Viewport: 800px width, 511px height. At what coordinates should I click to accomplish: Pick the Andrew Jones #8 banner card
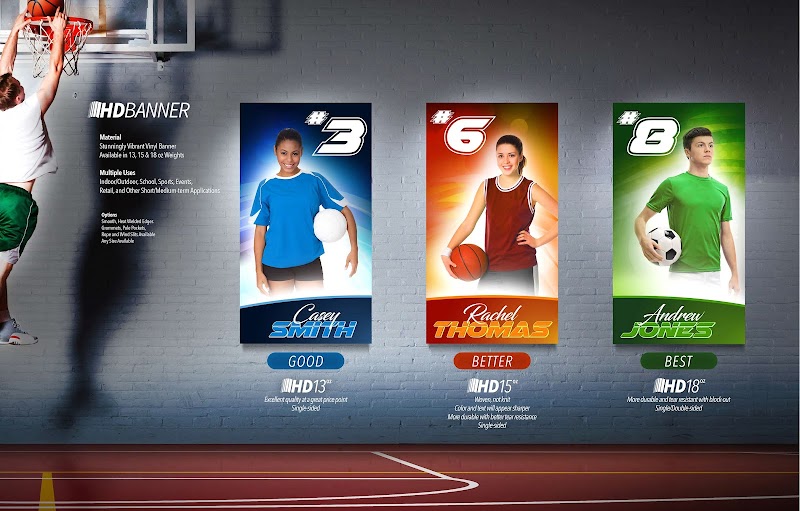click(x=678, y=222)
